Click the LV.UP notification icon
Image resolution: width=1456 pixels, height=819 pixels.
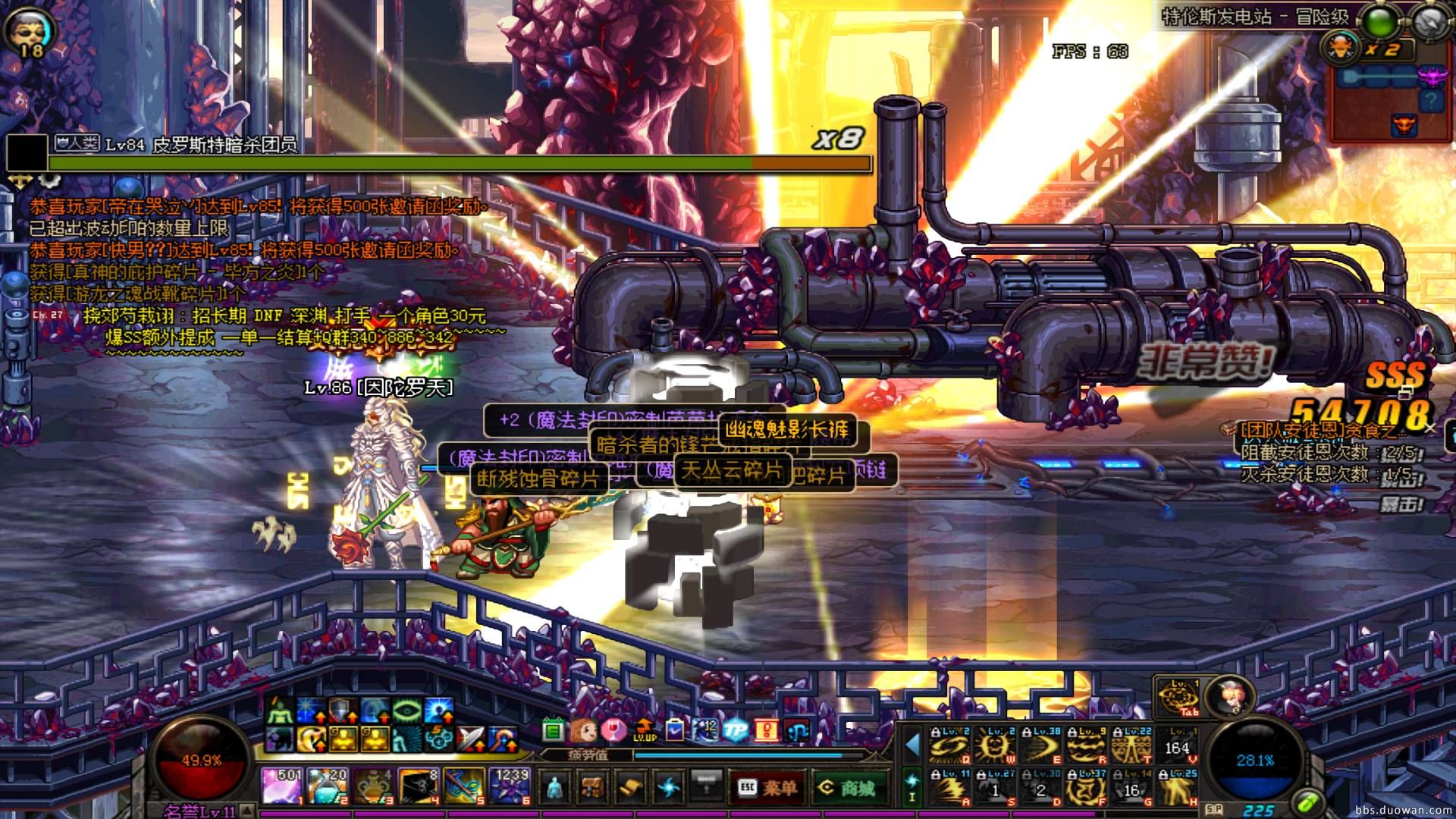(x=644, y=730)
